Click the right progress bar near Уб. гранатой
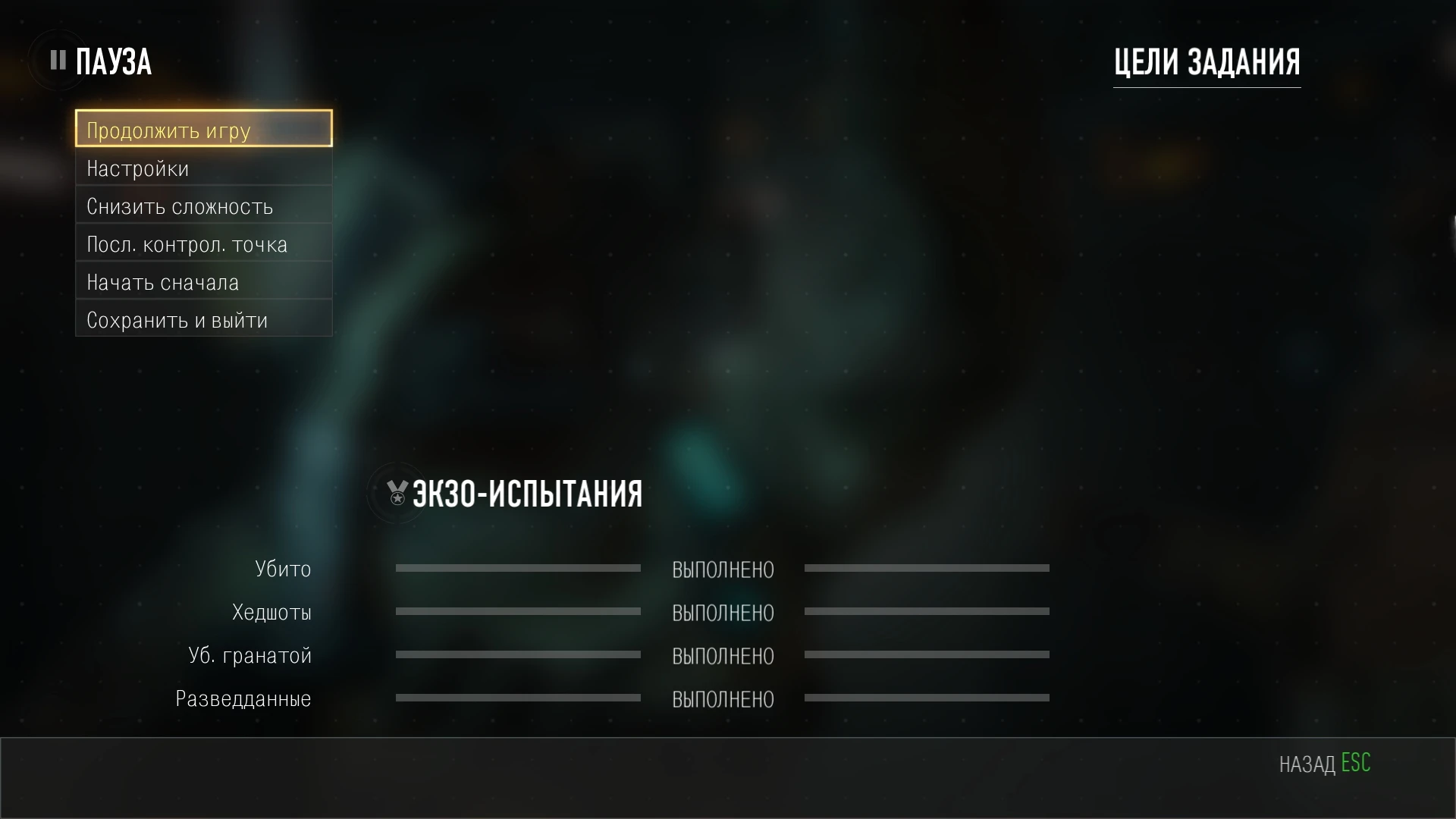This screenshot has height=819, width=1456. [x=928, y=655]
